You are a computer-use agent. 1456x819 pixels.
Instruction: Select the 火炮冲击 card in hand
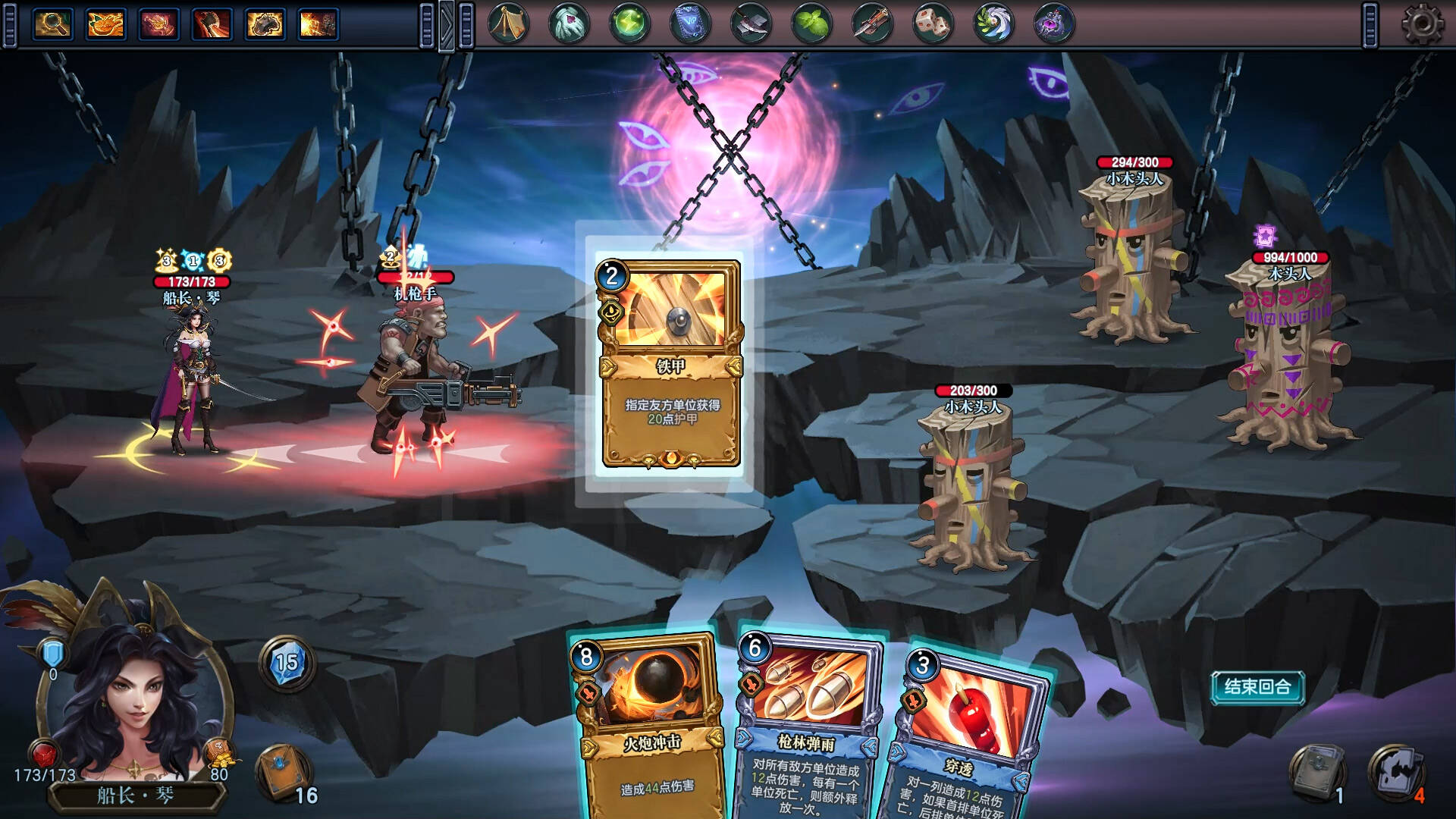(x=650, y=728)
